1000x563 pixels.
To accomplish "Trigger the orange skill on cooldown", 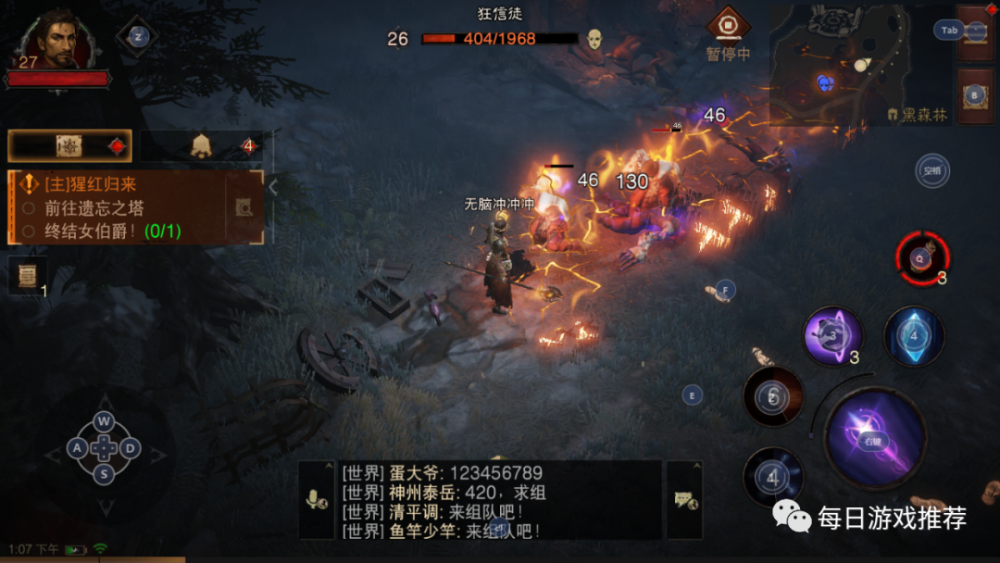I will [773, 397].
